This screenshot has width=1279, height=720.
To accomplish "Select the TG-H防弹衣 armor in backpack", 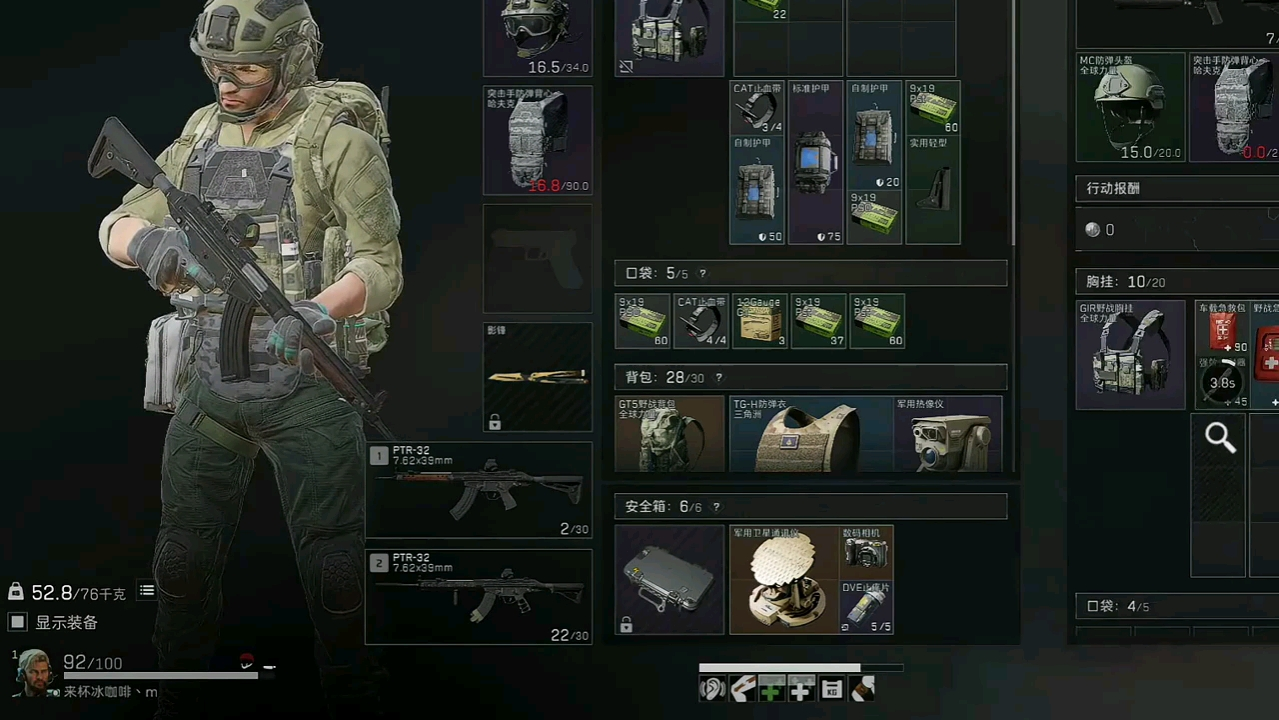I will (810, 435).
